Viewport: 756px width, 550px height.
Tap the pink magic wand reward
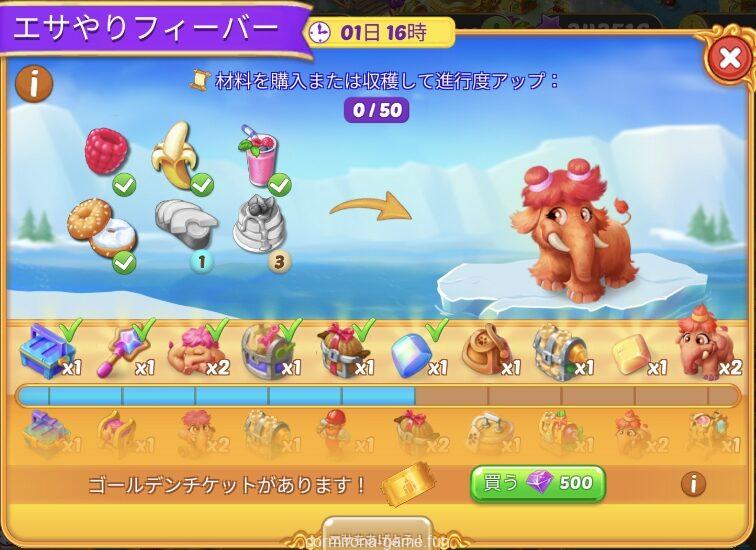click(119, 350)
